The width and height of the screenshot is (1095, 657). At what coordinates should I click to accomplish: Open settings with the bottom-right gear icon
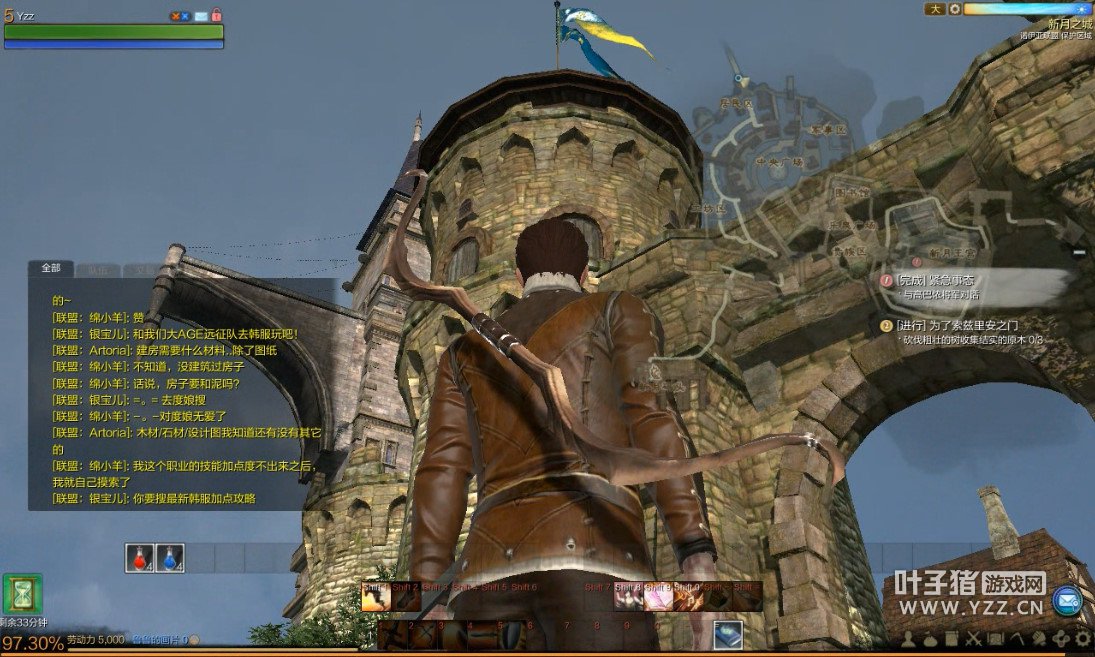click(1083, 638)
